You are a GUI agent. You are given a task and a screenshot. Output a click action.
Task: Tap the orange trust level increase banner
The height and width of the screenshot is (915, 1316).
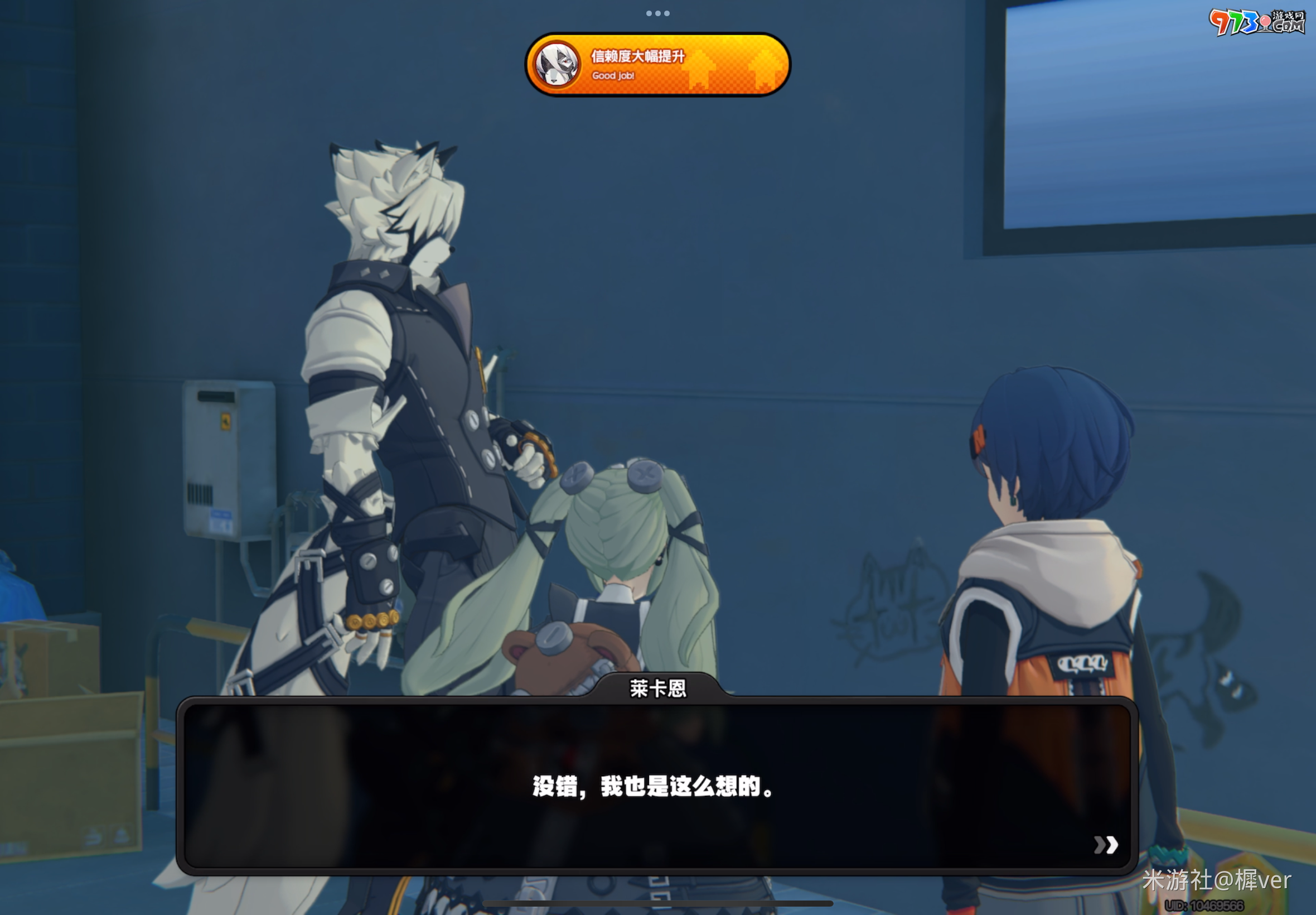657,64
